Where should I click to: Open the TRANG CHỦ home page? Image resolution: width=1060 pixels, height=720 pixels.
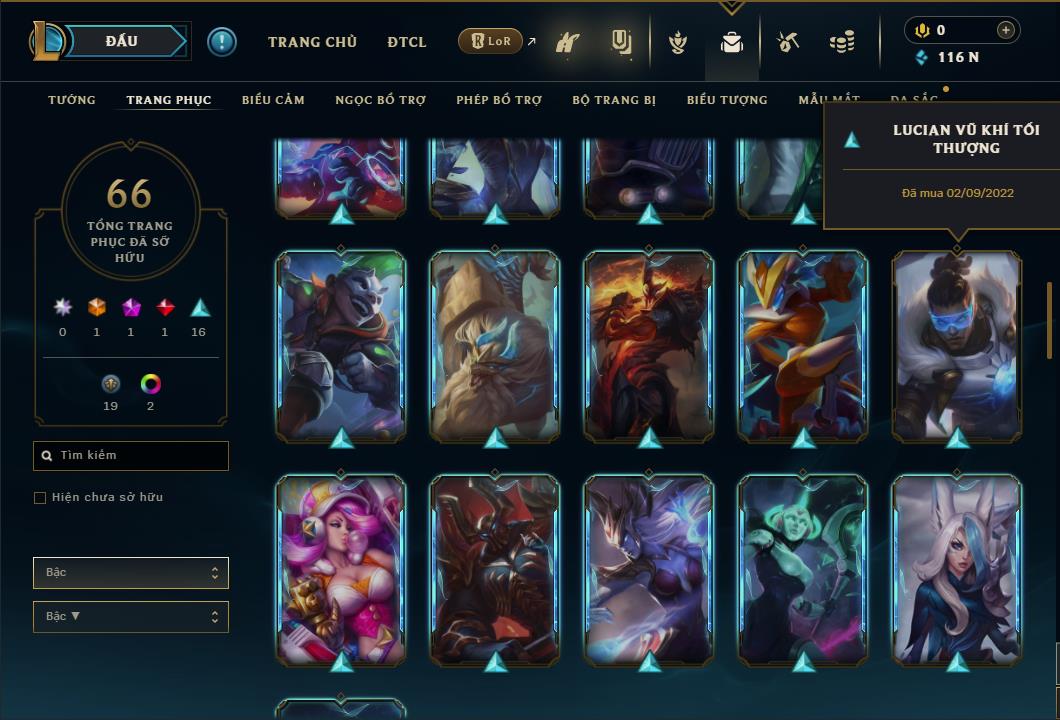point(312,42)
